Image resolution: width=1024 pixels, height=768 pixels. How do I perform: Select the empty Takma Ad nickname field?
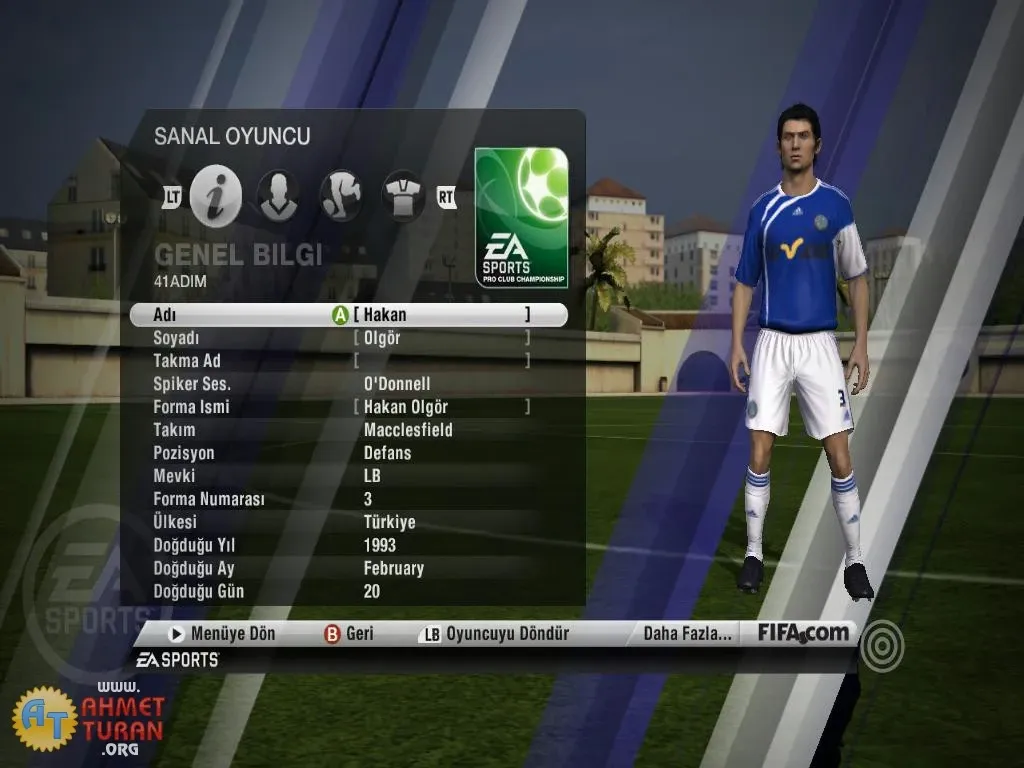click(x=441, y=361)
